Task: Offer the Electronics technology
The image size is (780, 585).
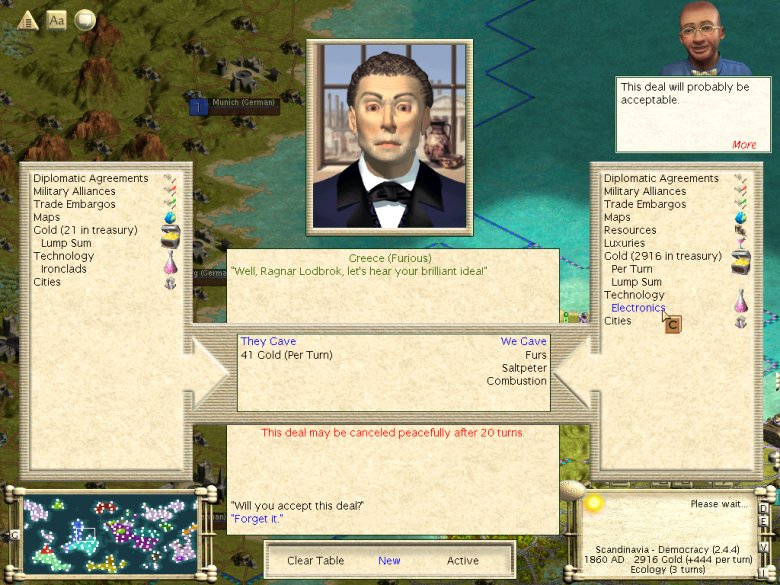Action: point(638,308)
